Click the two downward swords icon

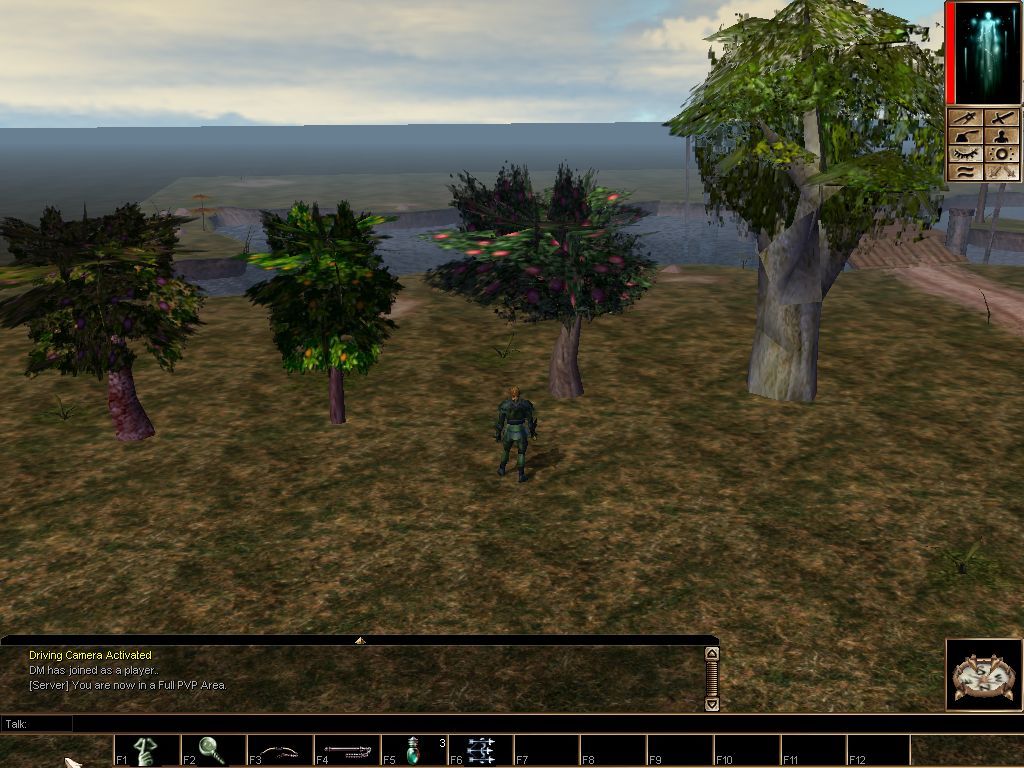[1001, 172]
